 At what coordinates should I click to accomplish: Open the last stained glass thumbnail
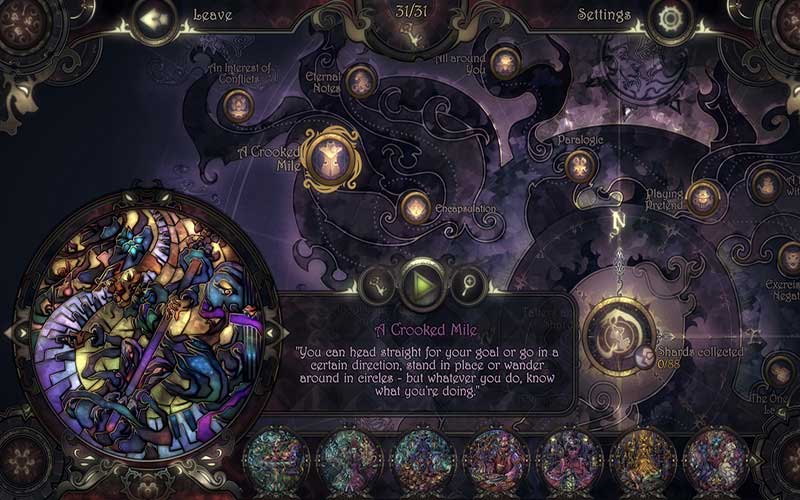click(716, 461)
